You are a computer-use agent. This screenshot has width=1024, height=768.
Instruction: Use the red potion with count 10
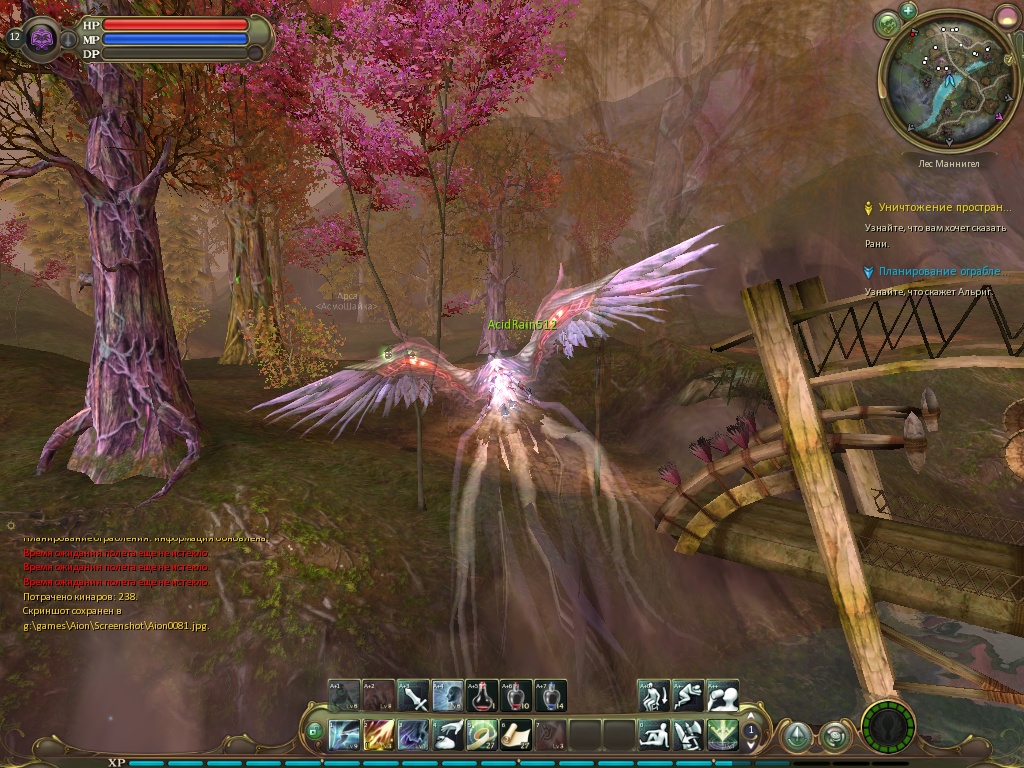coord(517,696)
